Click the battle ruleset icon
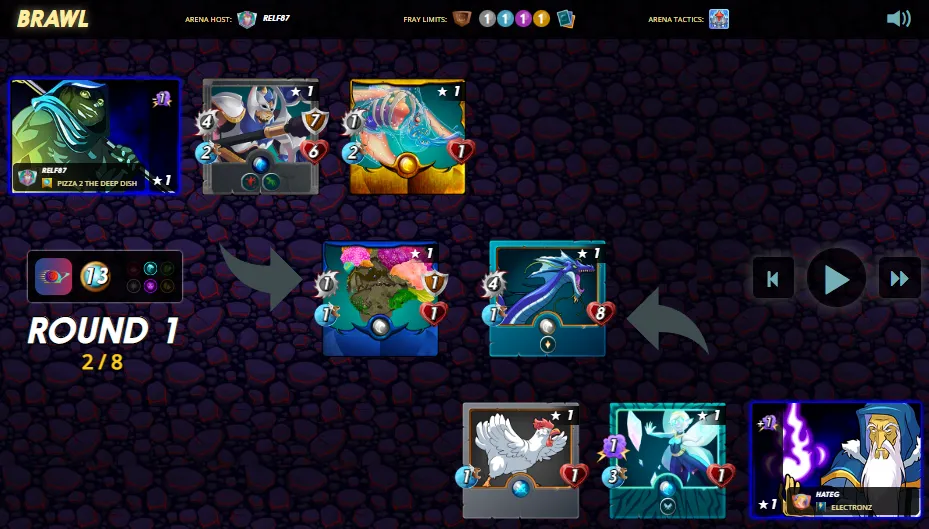Image resolution: width=929 pixels, height=529 pixels. pos(53,276)
